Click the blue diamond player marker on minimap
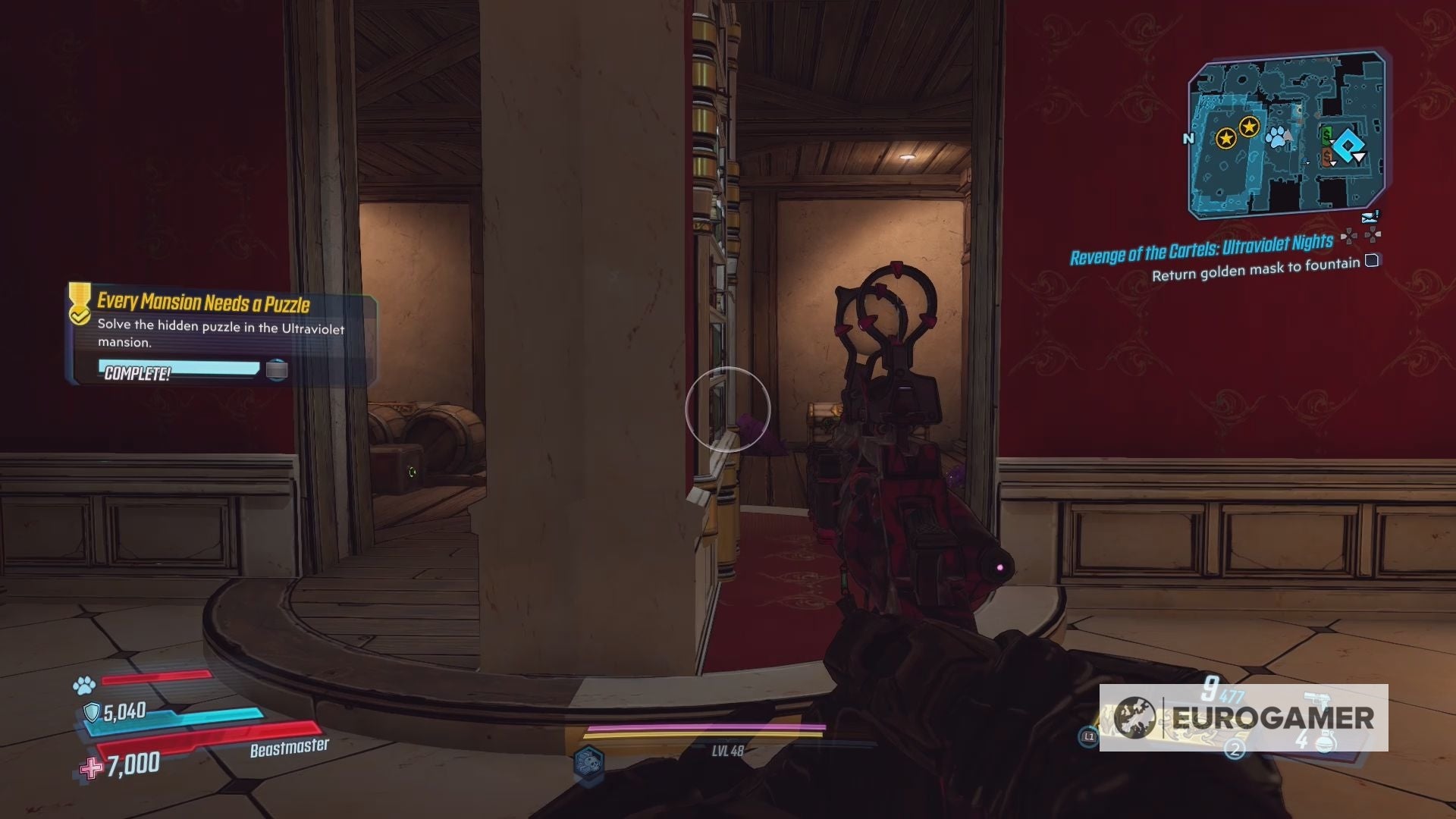This screenshot has width=1456, height=819. pos(1349,146)
